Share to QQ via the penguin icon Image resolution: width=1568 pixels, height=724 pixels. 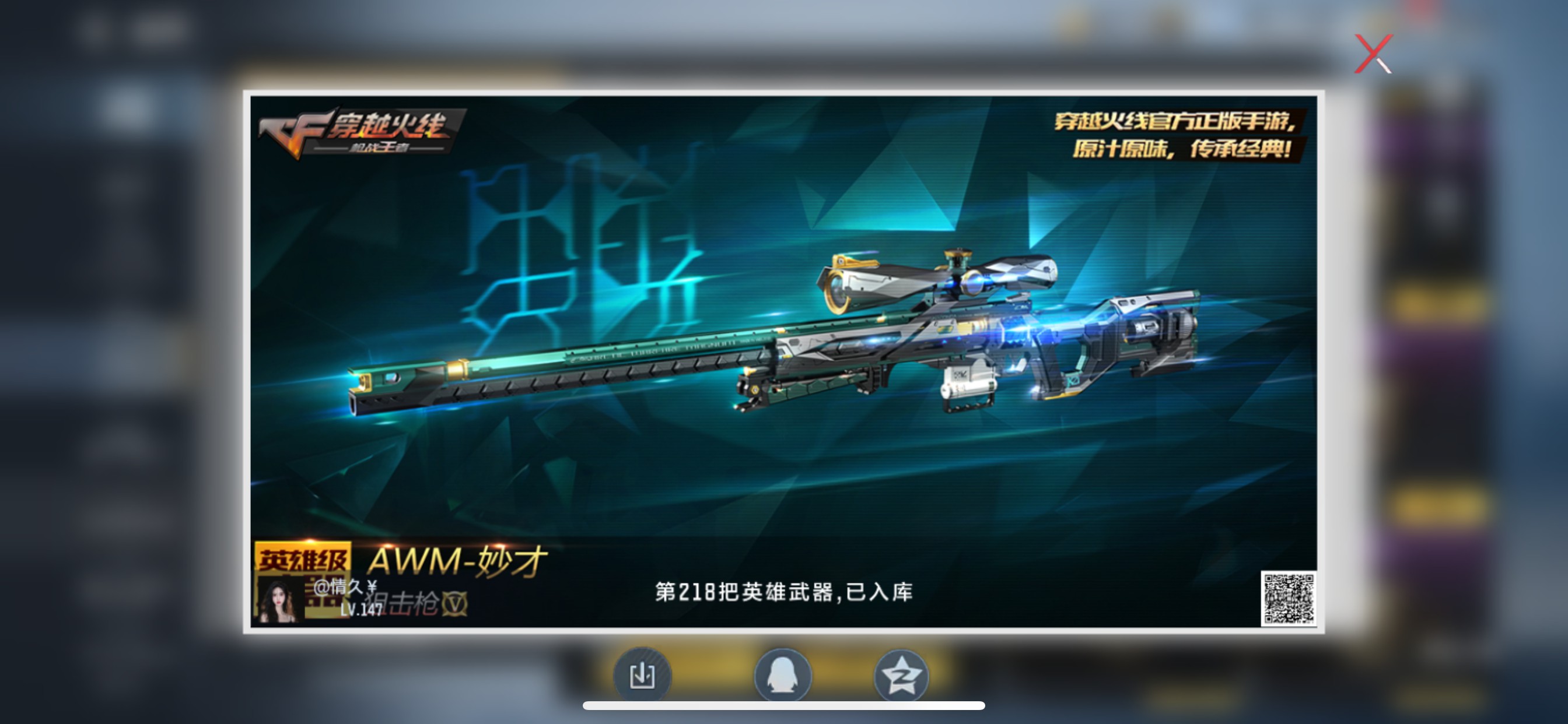tap(784, 674)
